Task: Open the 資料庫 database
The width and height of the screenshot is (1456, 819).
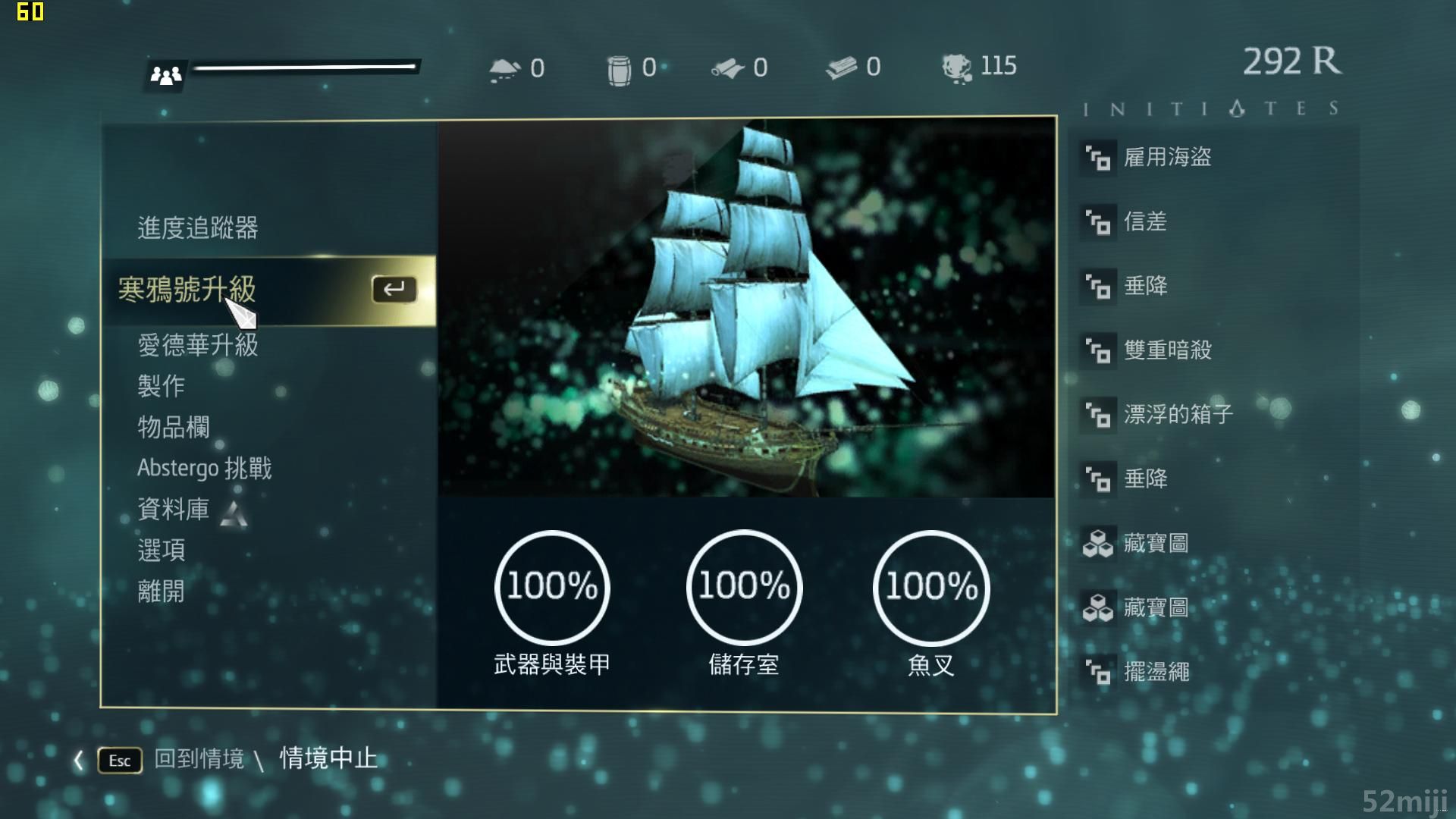Action: pyautogui.click(x=173, y=509)
